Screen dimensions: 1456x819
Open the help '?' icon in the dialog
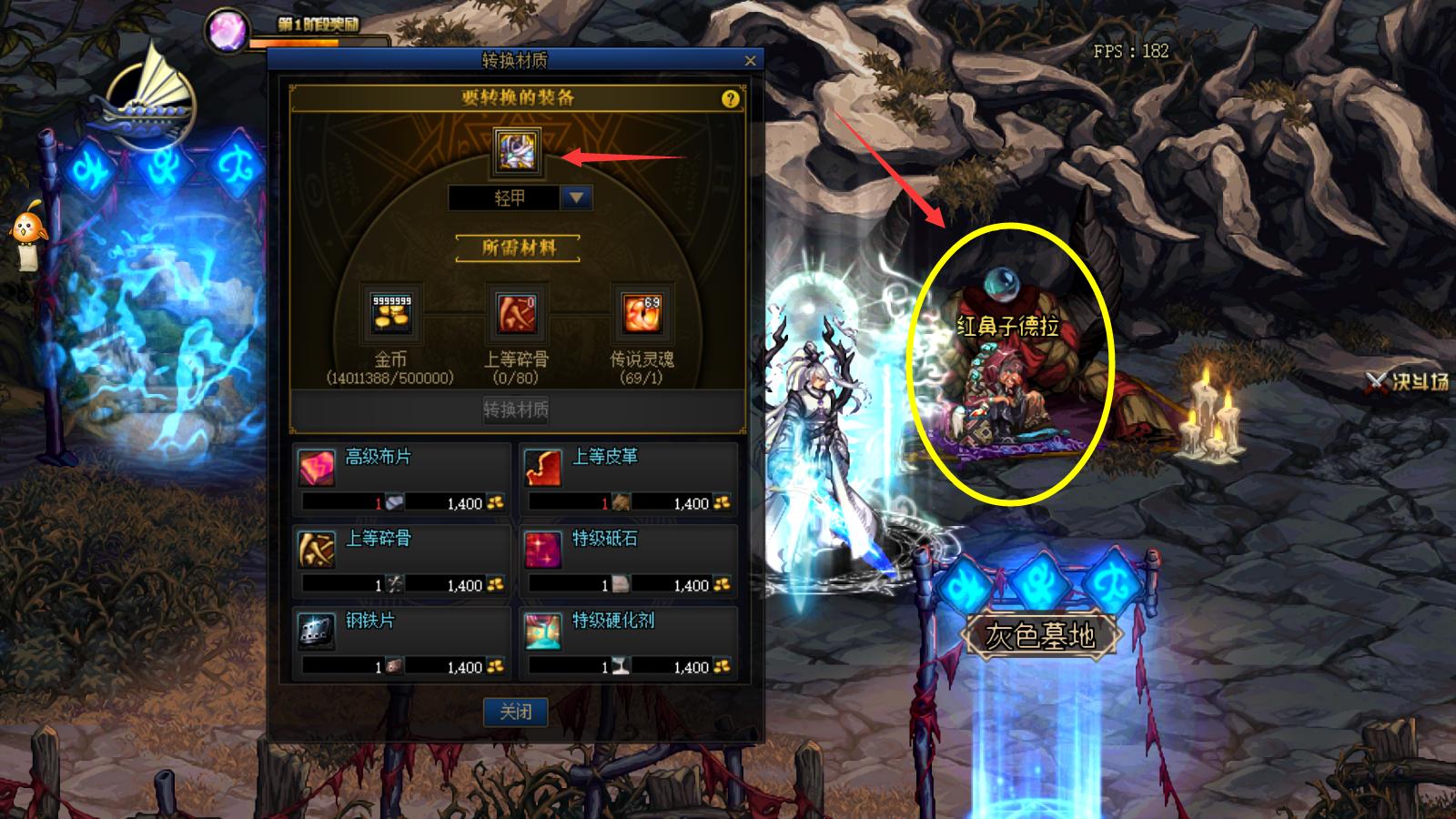(x=729, y=98)
